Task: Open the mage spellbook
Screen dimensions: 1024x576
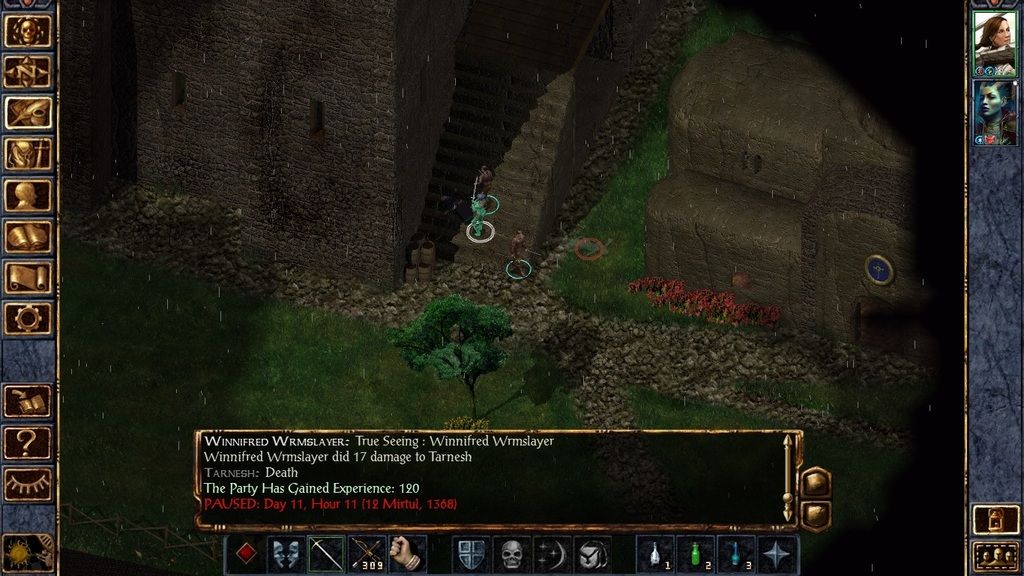Action: coord(27,236)
